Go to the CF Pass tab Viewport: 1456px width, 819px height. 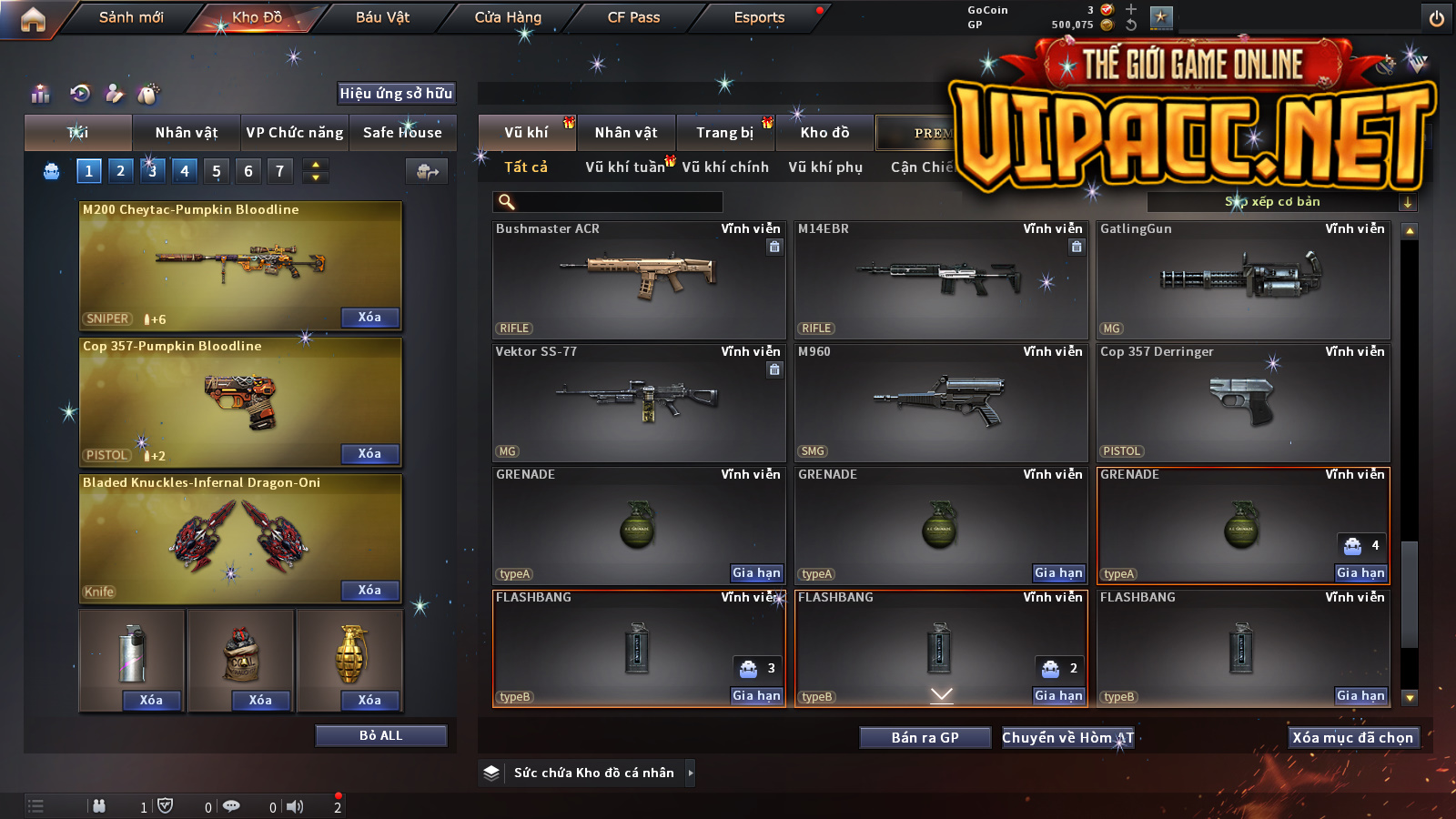(x=633, y=17)
